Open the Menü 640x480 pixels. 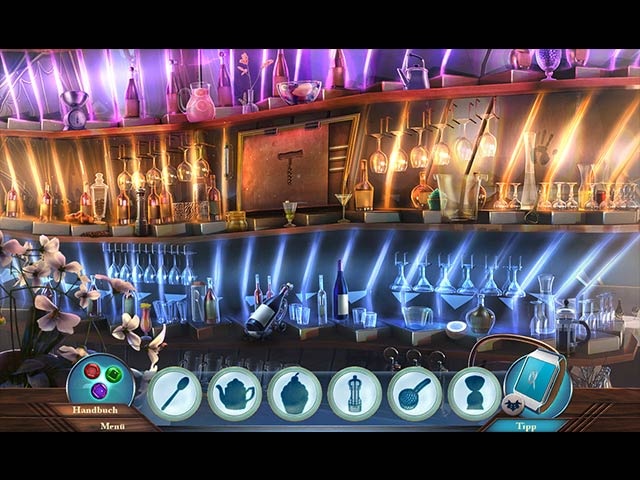pos(112,425)
